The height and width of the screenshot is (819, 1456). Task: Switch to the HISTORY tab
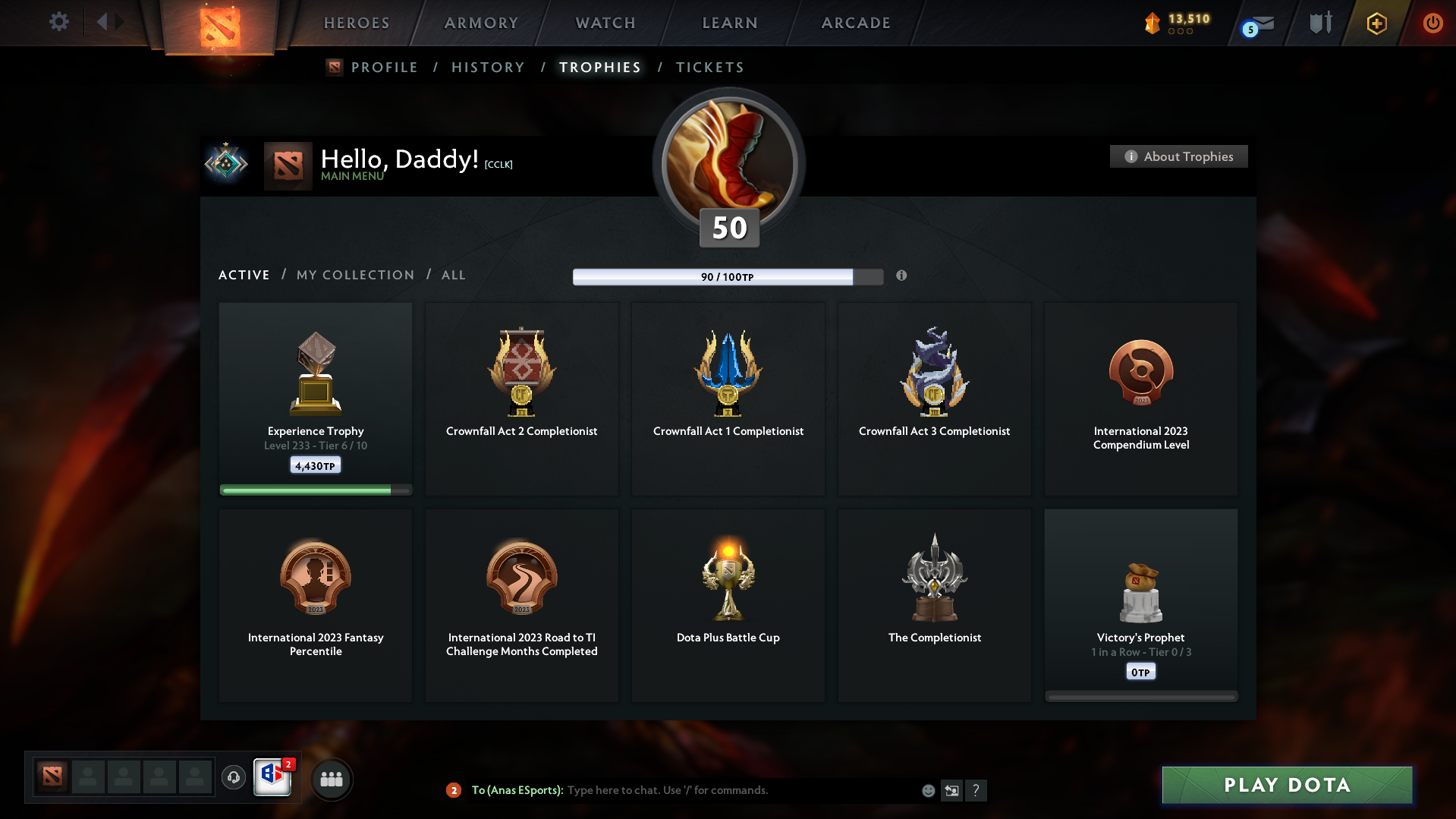(487, 67)
